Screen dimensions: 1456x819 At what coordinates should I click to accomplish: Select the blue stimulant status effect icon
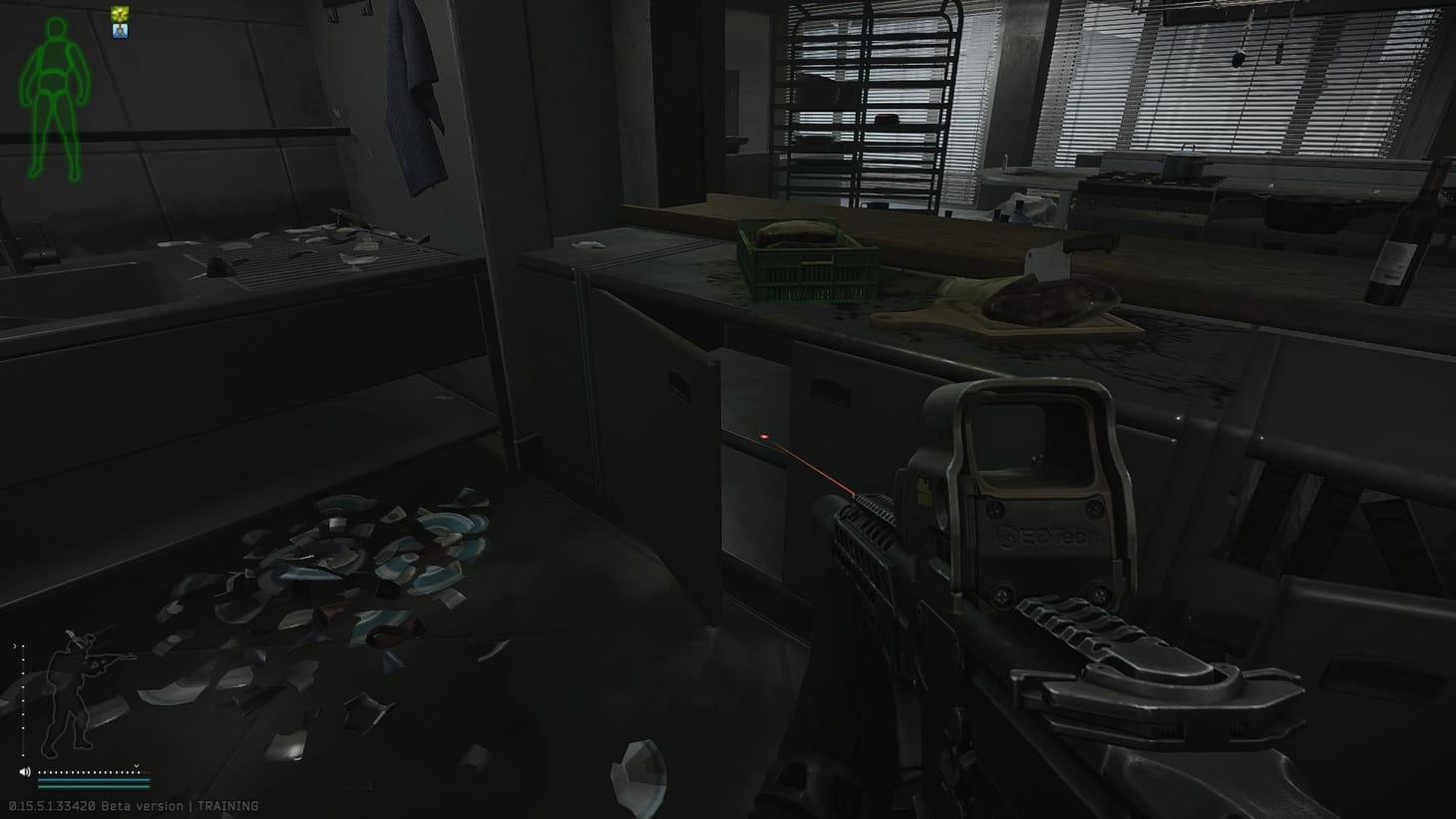click(120, 31)
